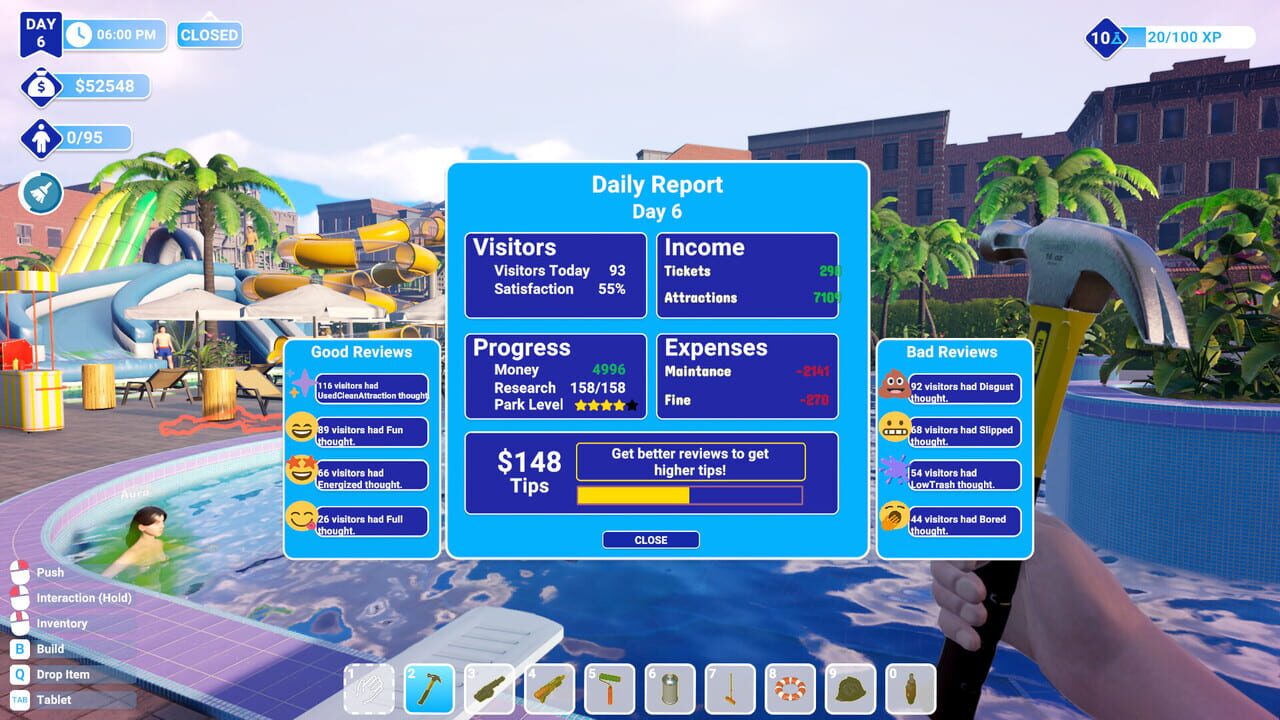Select the empty hands hotbar slot
The width and height of the screenshot is (1280, 720).
pyautogui.click(x=369, y=689)
